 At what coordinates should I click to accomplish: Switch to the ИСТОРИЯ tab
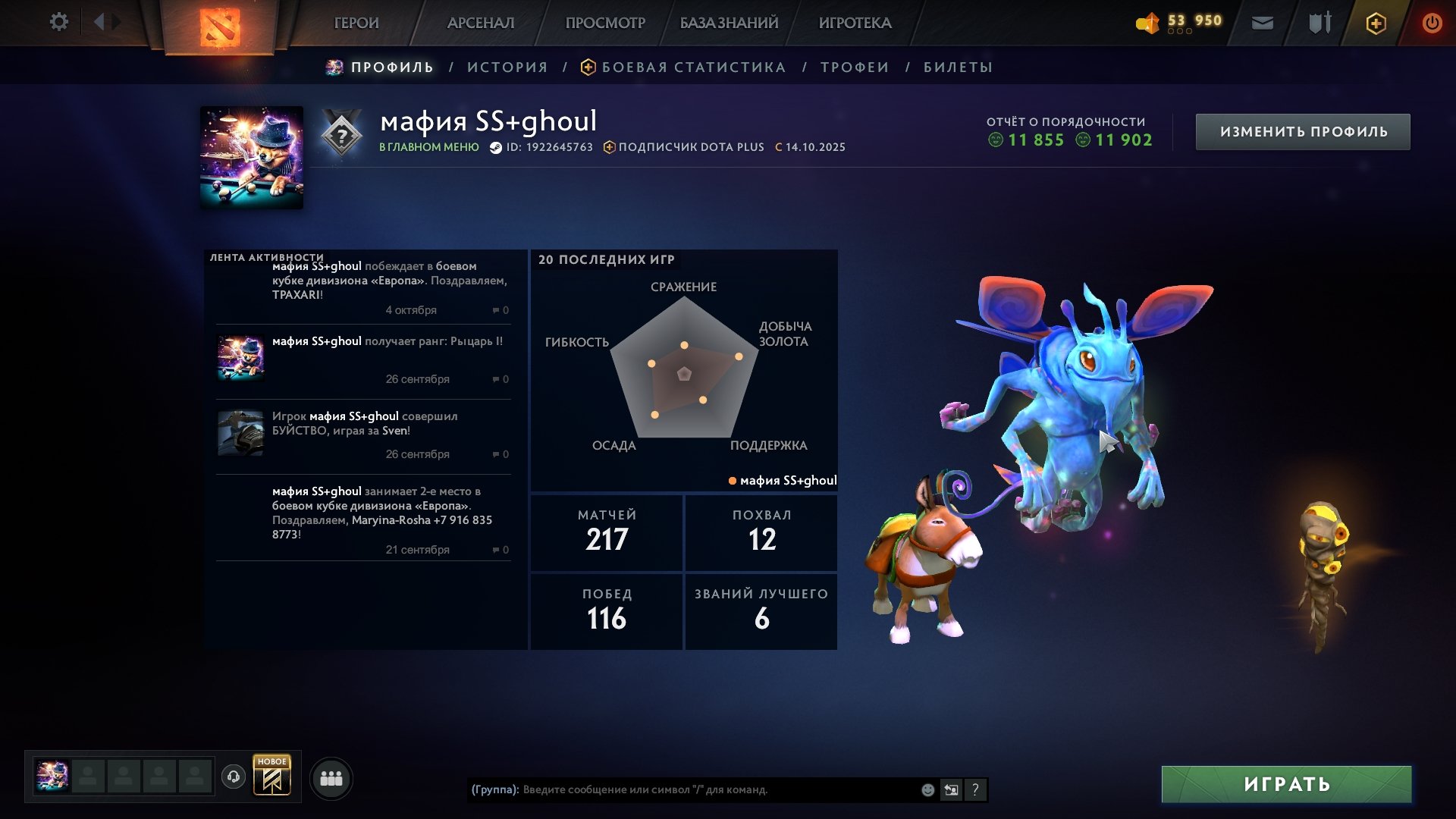[507, 67]
